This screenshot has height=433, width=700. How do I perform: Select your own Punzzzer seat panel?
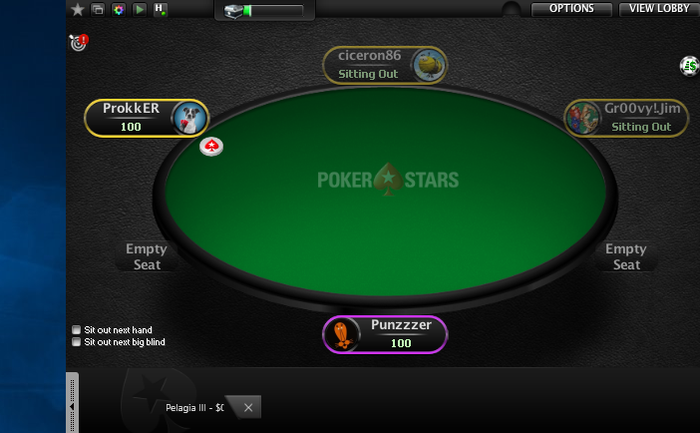[385, 334]
